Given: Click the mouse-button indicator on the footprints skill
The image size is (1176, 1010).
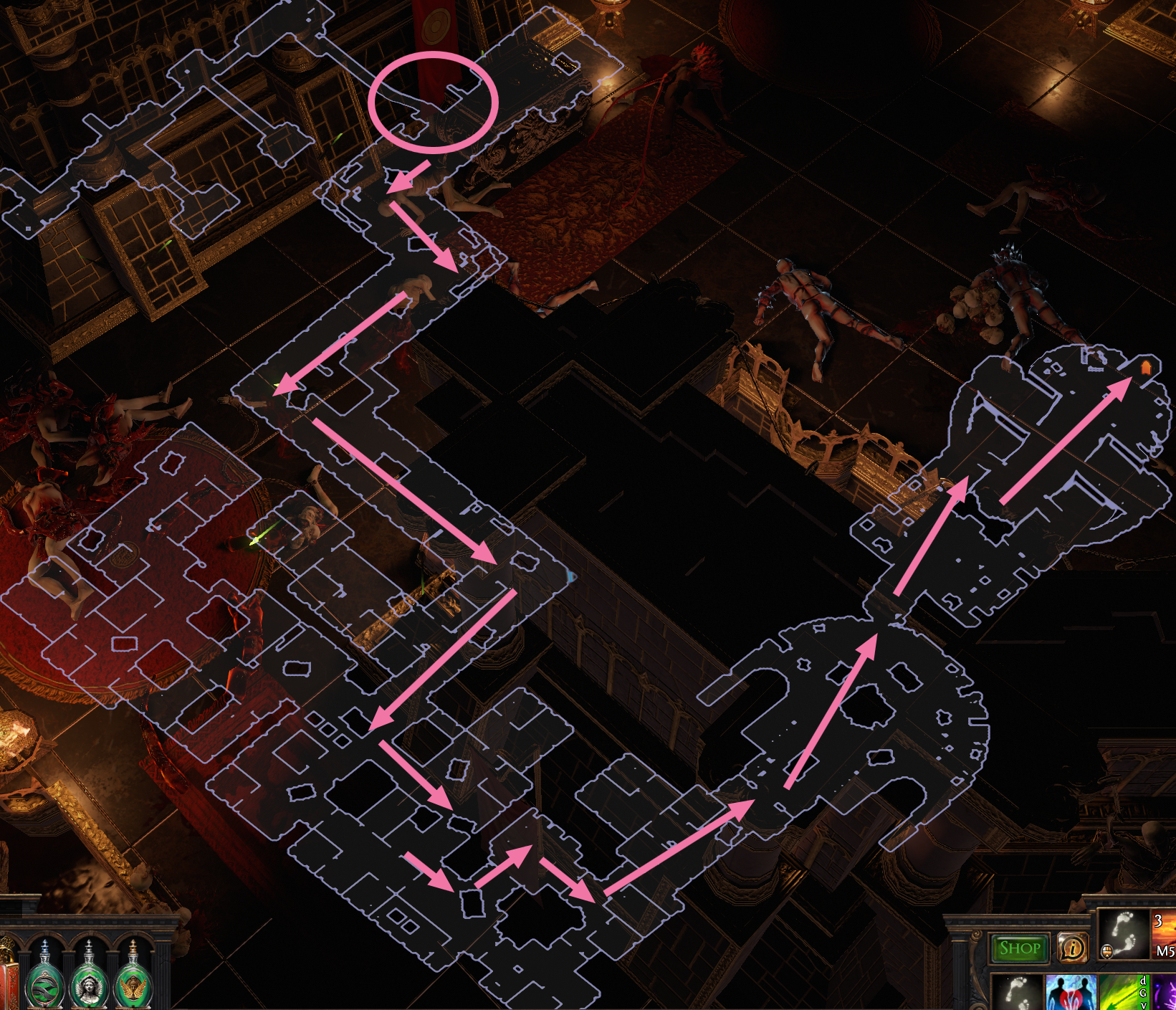Looking at the screenshot, I should click(x=1106, y=951).
